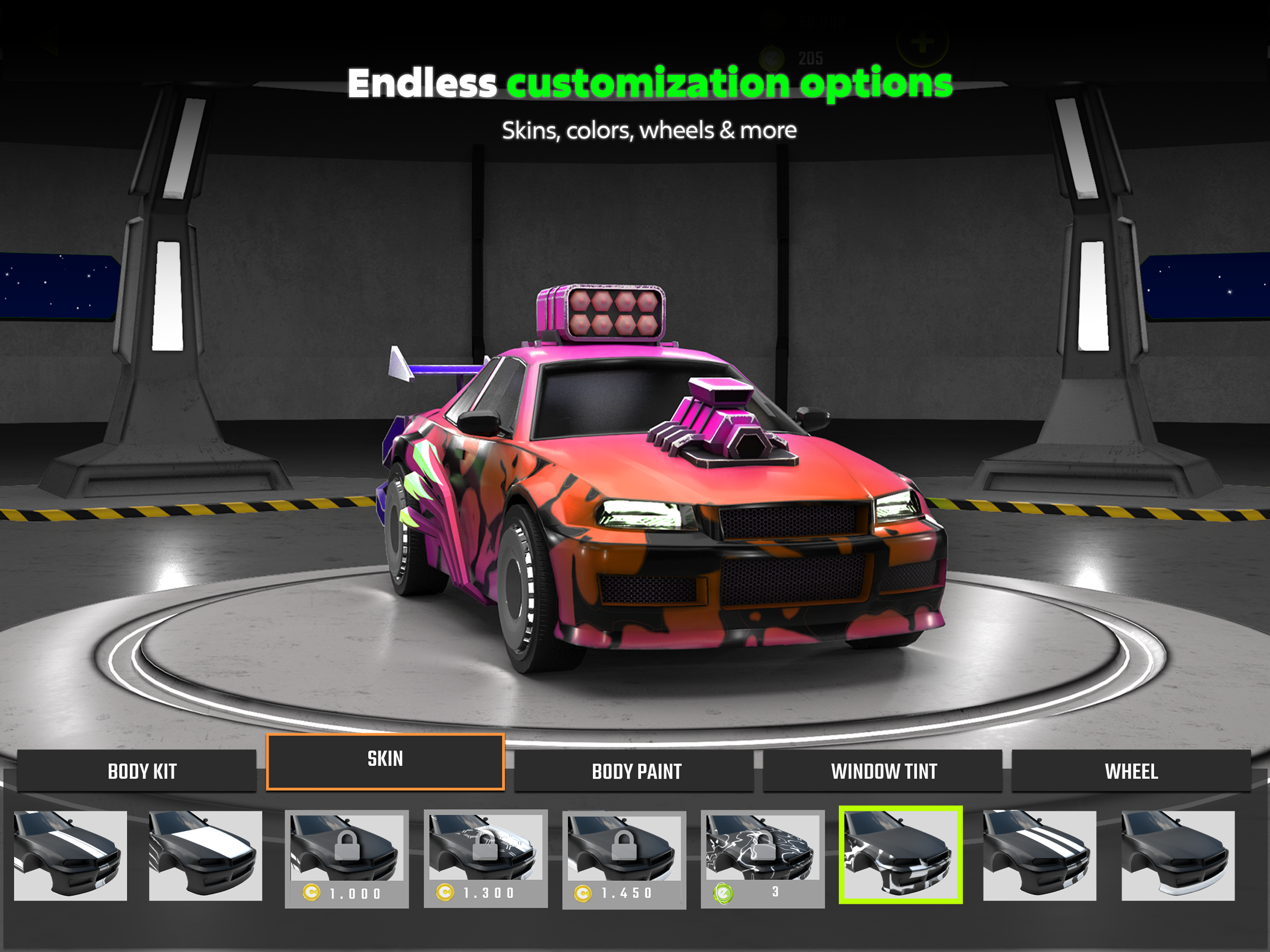Click the yellow plus button to buy coins

[923, 41]
